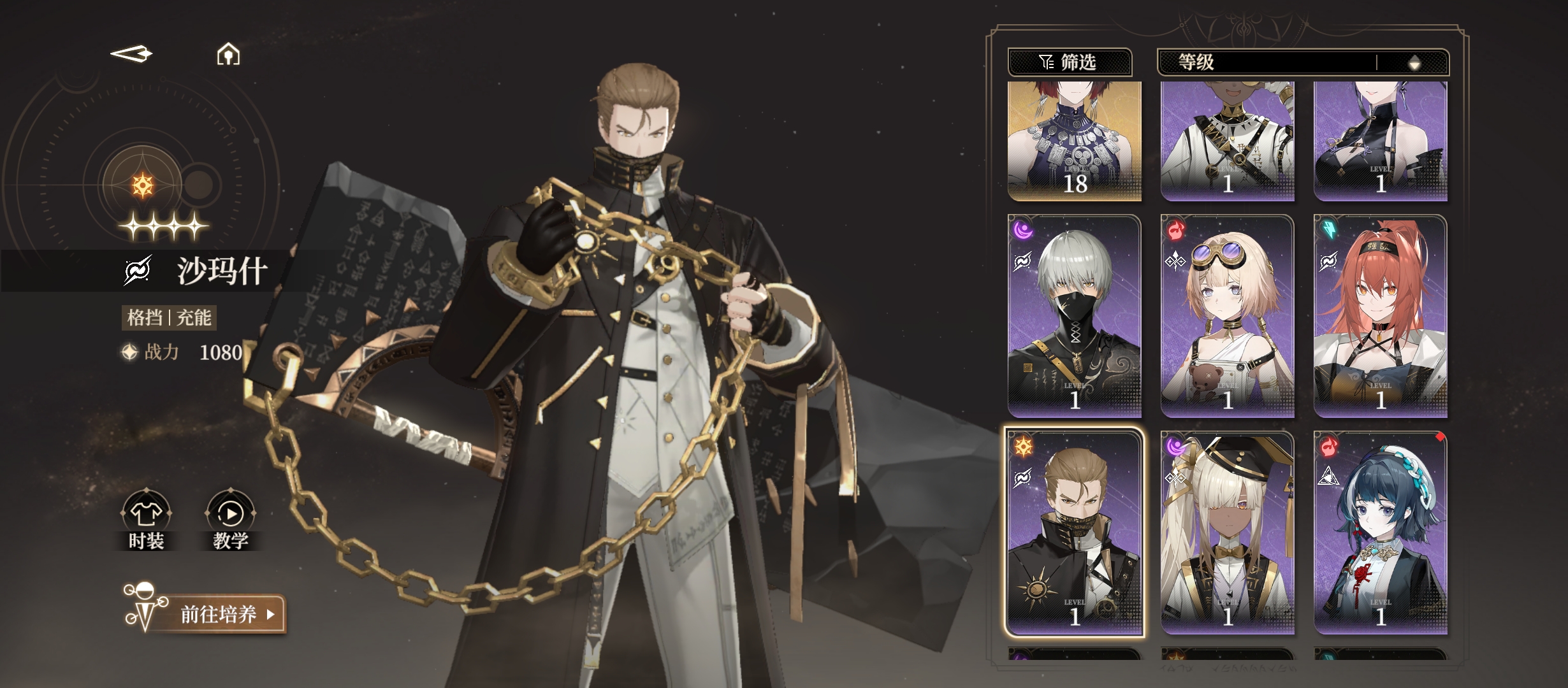Click the 格挡 | 充能 trait tag
Screen dimensions: 1568x688
tap(169, 317)
